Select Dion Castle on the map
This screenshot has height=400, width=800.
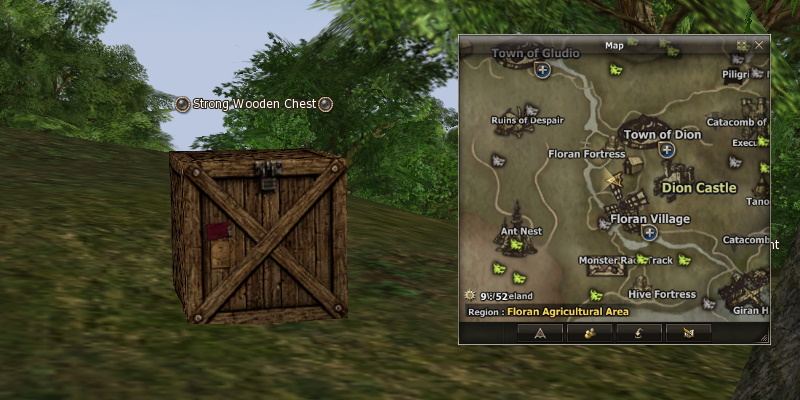[x=700, y=187]
